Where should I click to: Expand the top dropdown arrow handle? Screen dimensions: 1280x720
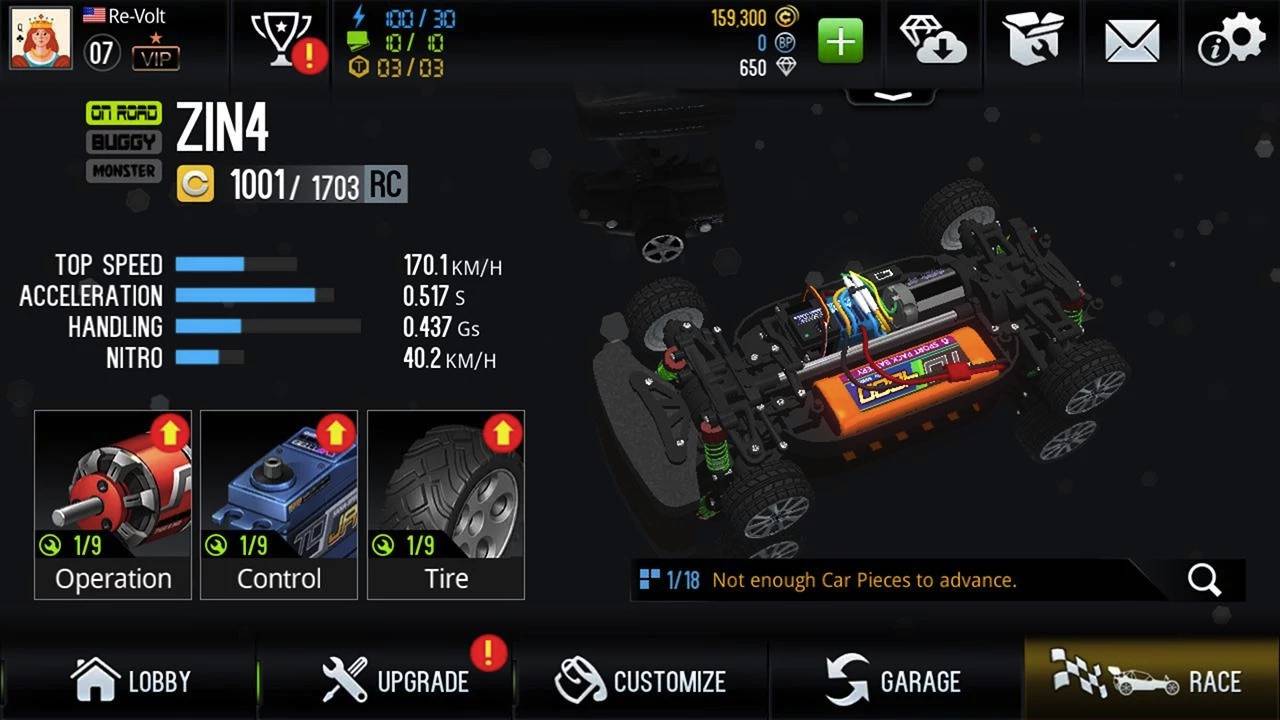point(892,96)
